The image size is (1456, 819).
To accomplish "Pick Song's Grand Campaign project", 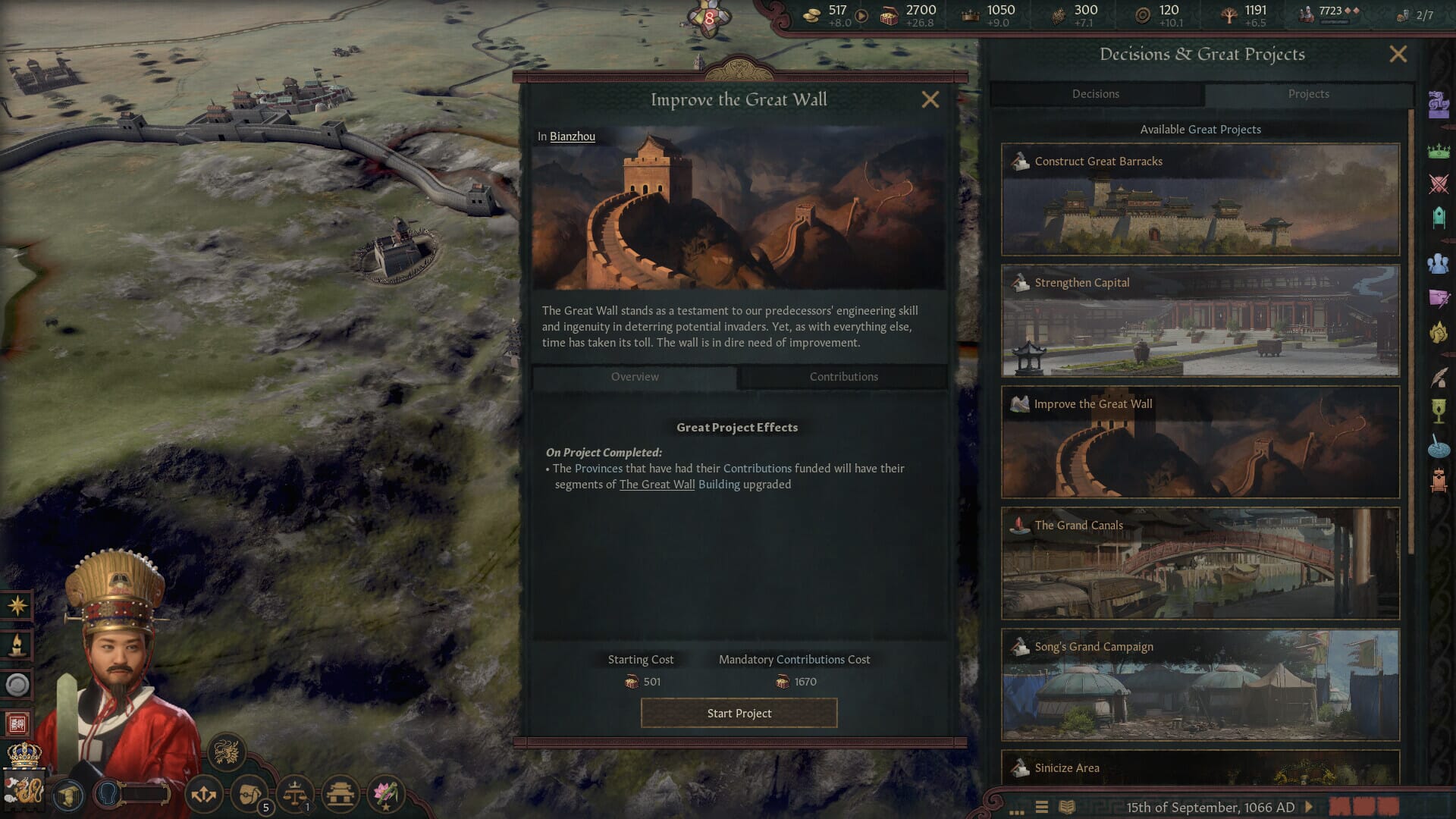I will pyautogui.click(x=1200, y=685).
